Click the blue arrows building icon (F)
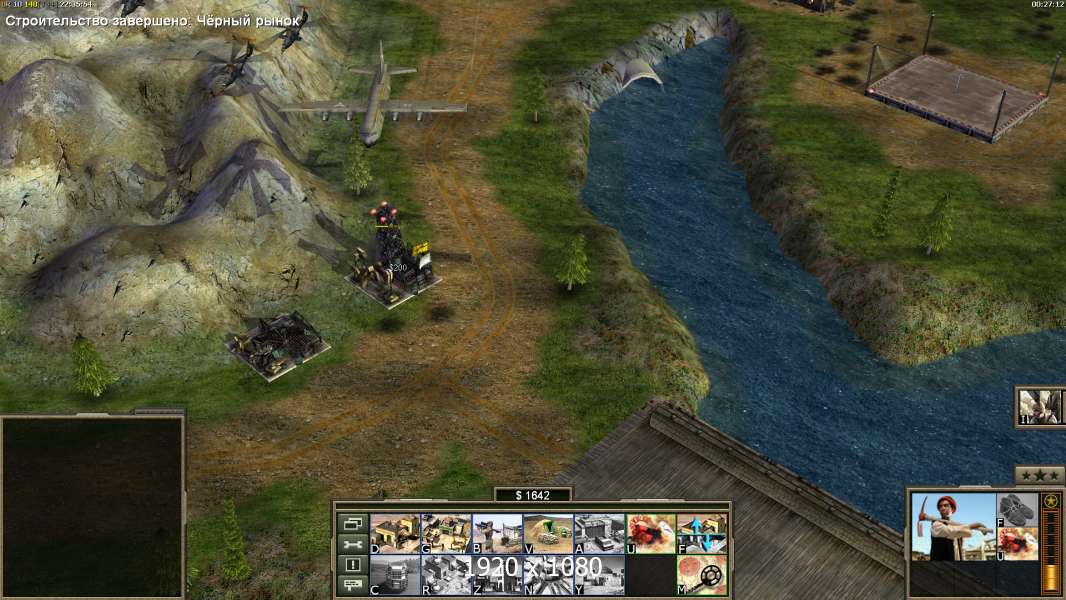This screenshot has height=600, width=1066. pos(702,534)
